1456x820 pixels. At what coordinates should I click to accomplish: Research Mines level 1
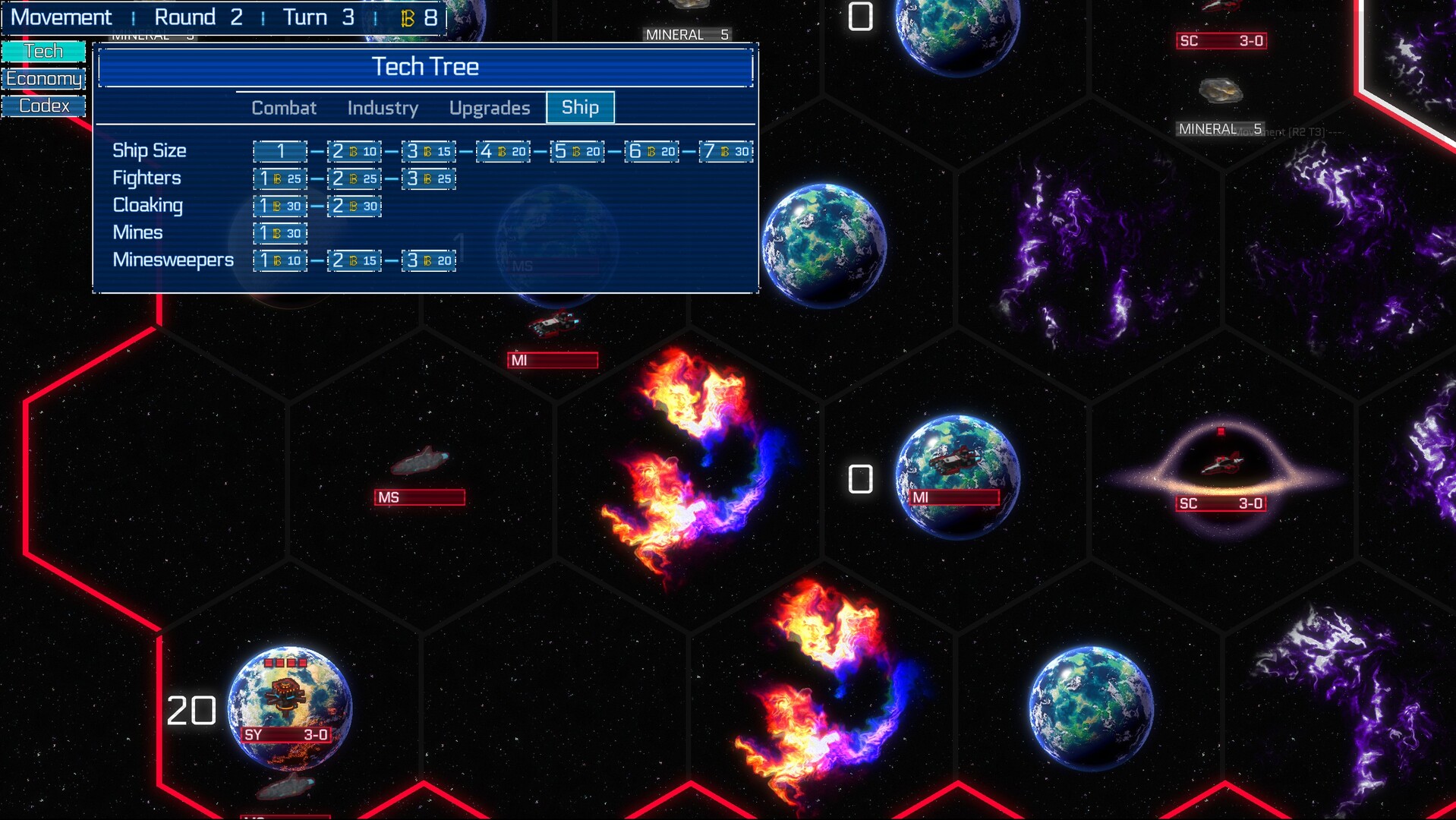pos(280,233)
